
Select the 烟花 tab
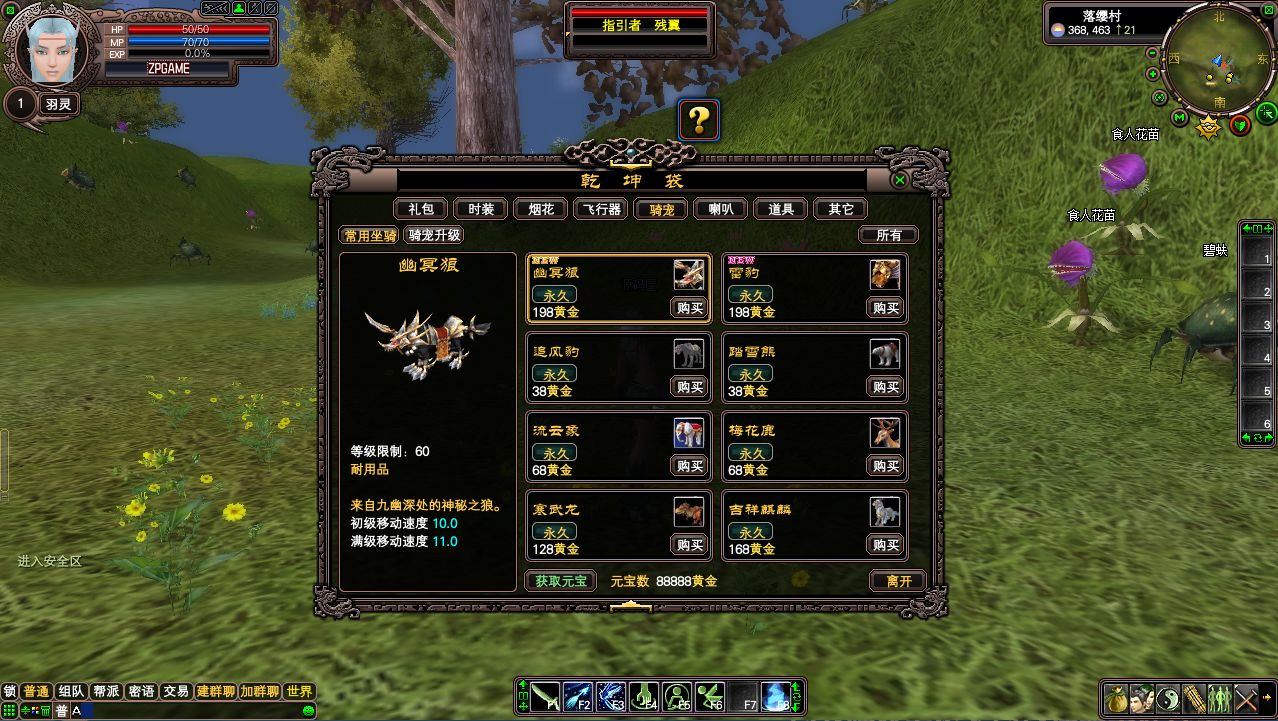tap(541, 209)
